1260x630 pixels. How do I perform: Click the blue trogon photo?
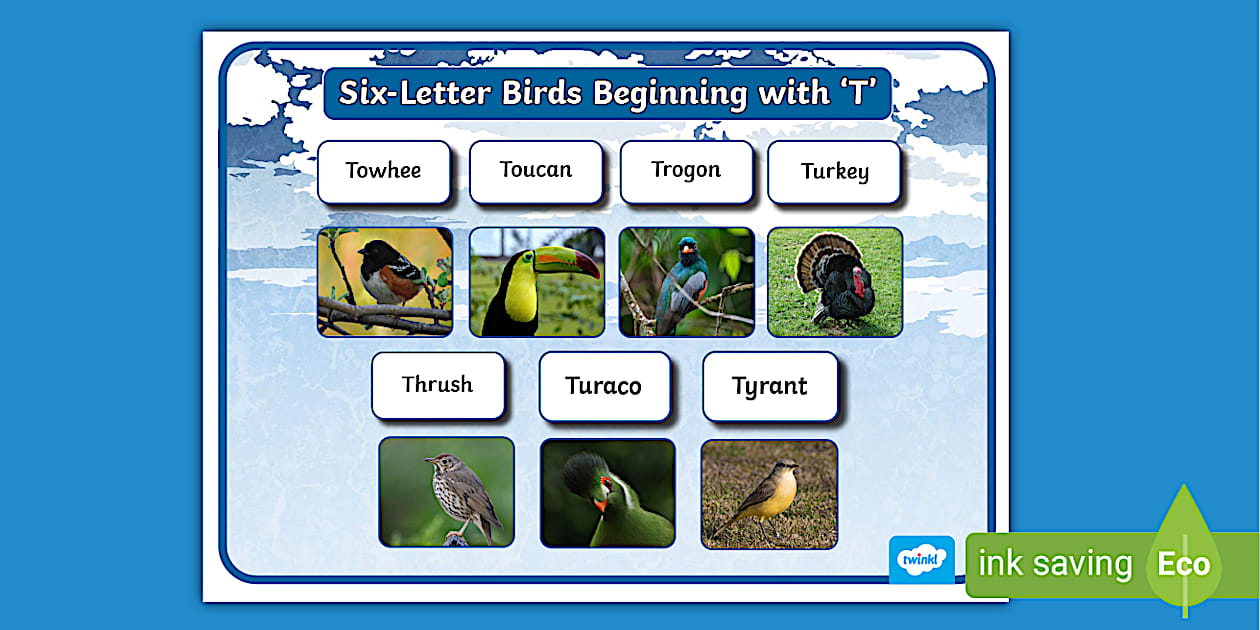686,281
